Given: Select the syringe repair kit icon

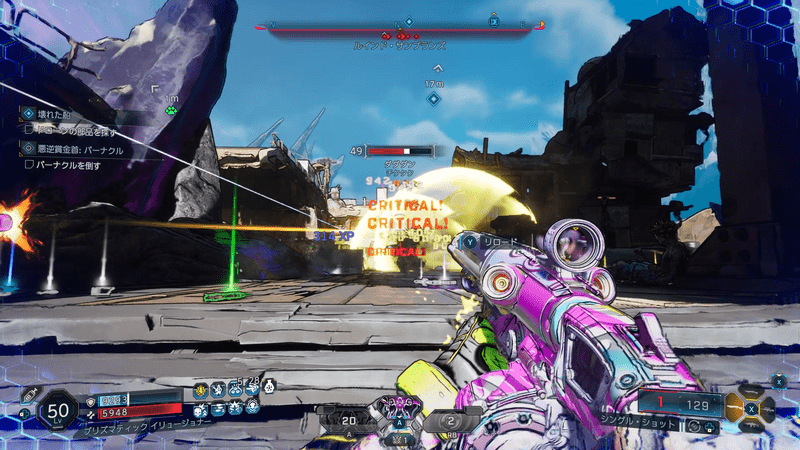Looking at the screenshot, I should (x=30, y=395).
